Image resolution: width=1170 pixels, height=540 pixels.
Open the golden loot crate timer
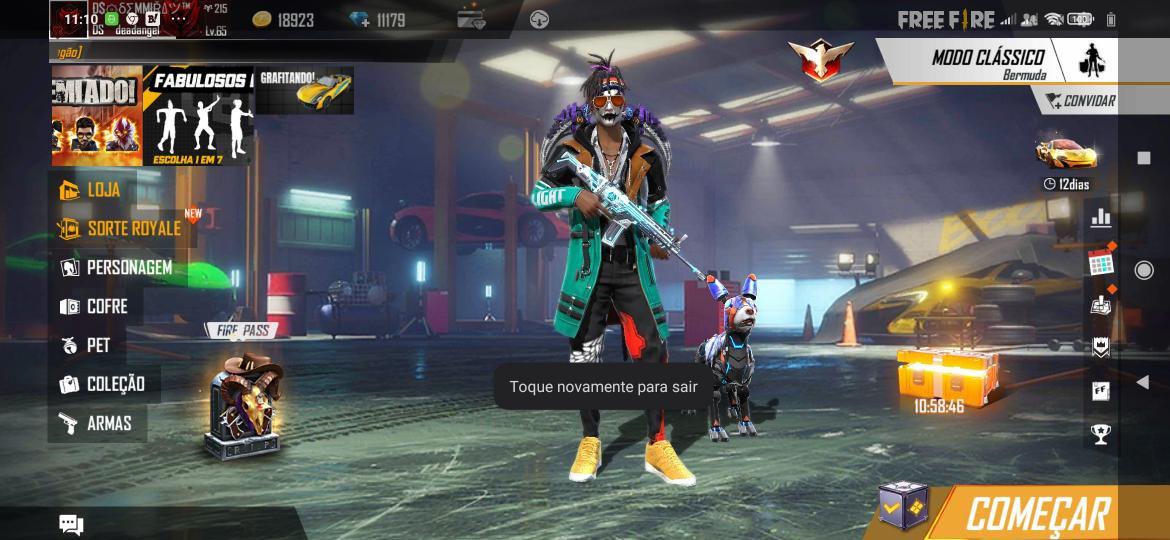938,378
